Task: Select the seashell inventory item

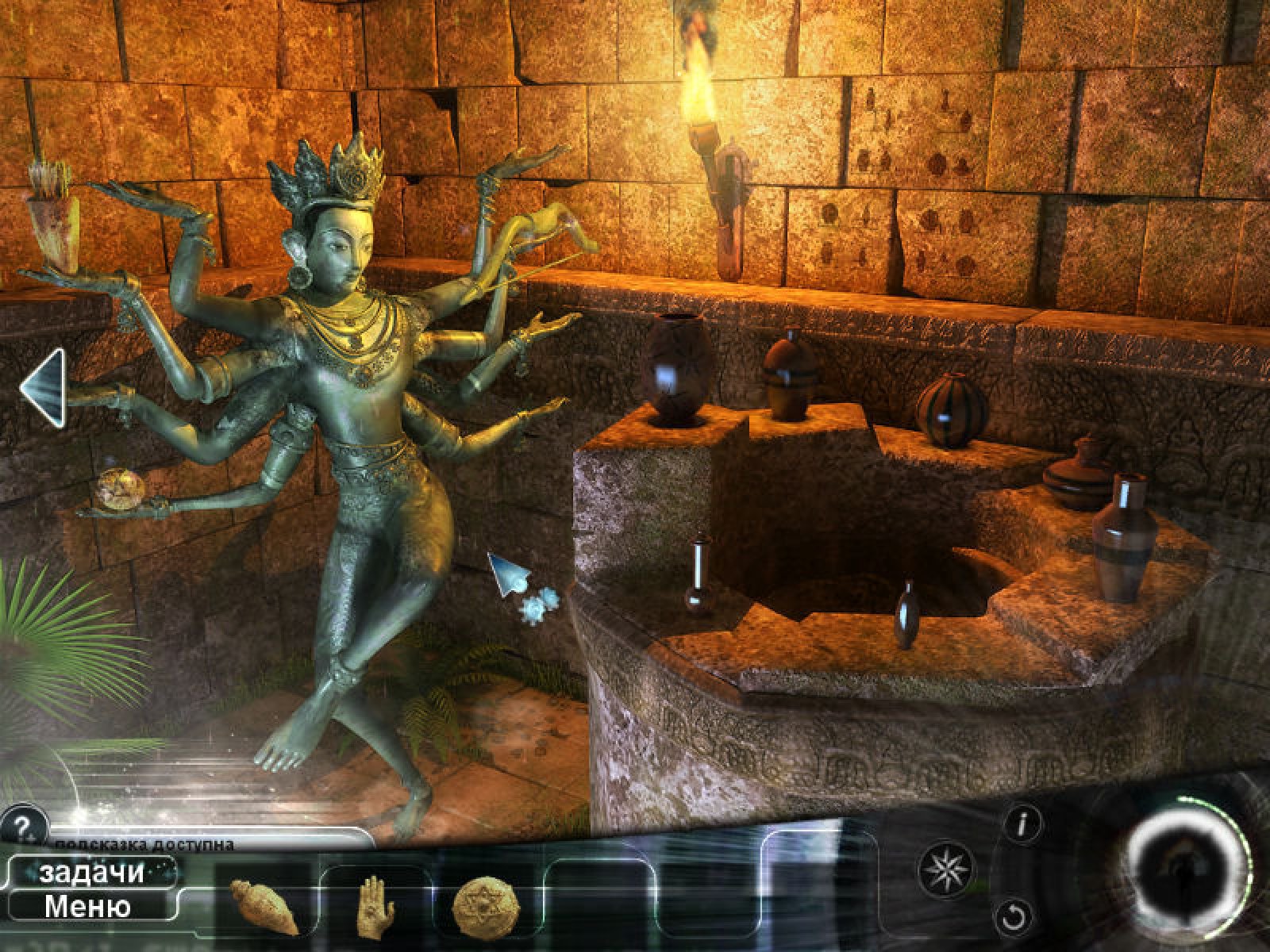Action: point(264,906)
